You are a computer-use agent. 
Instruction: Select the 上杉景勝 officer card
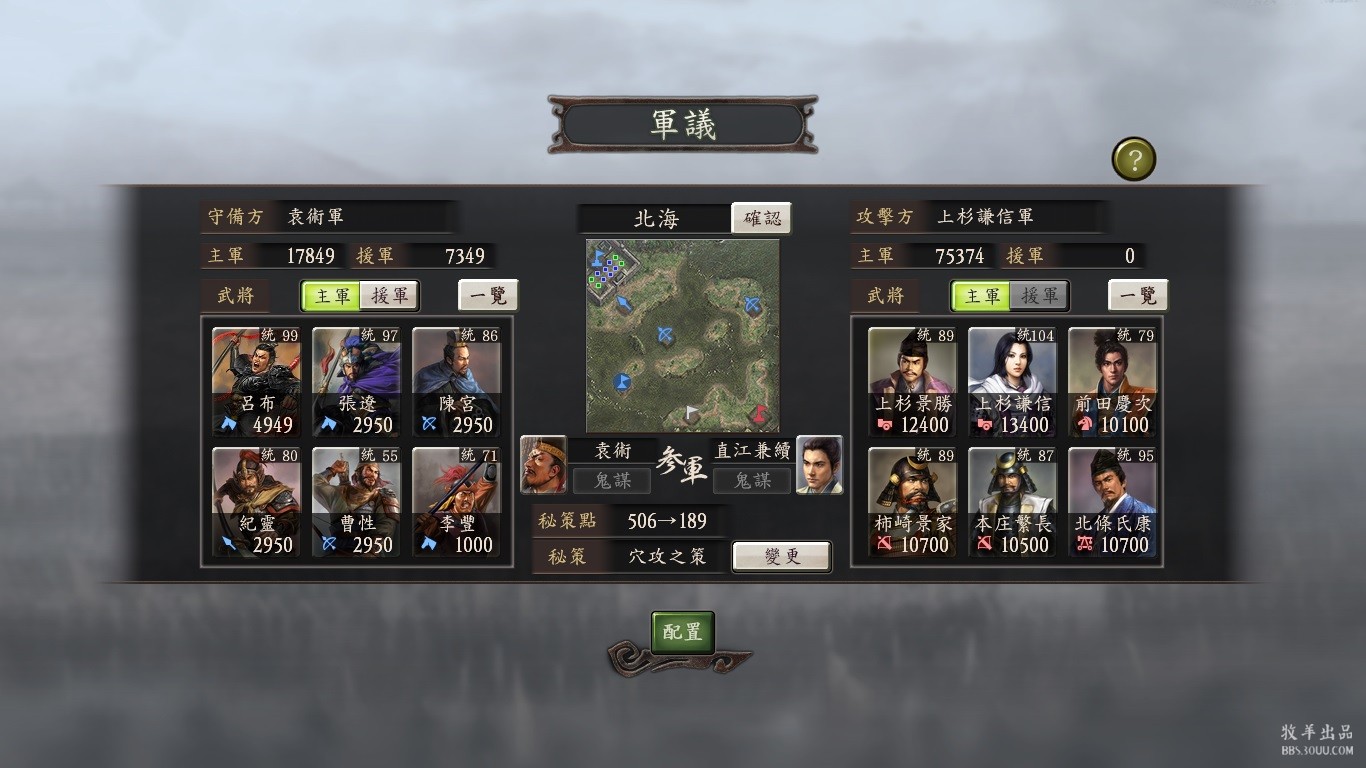912,382
